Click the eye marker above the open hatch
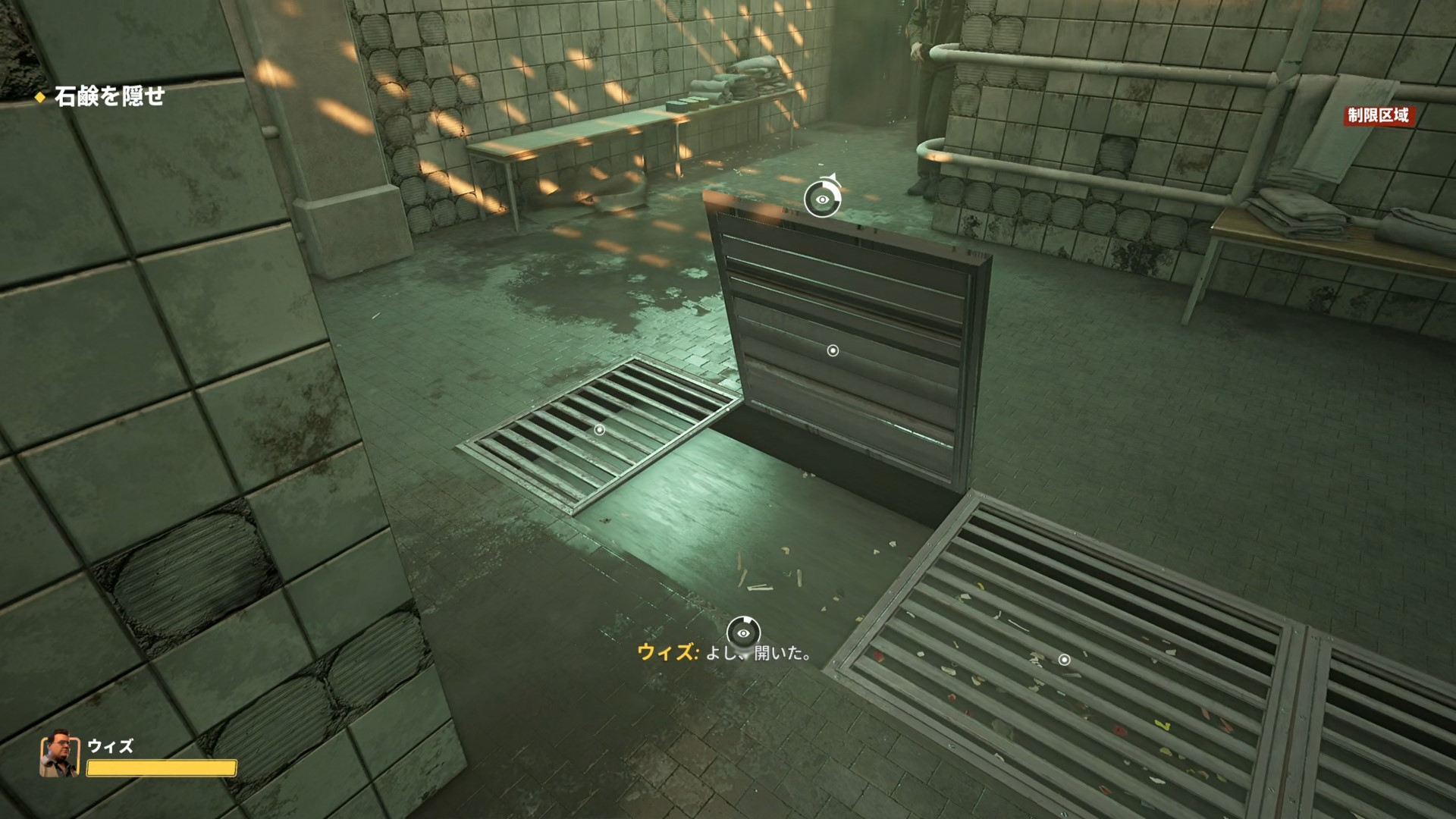This screenshot has width=1456, height=819. pyautogui.click(x=822, y=199)
